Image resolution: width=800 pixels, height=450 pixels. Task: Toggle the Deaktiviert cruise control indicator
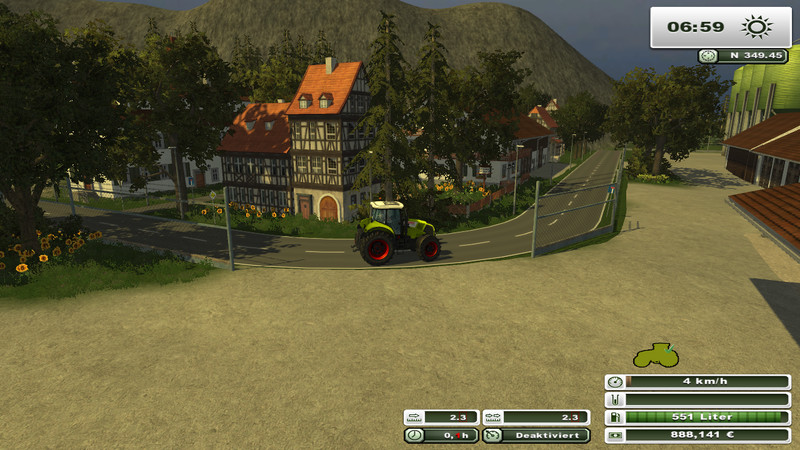pos(536,435)
